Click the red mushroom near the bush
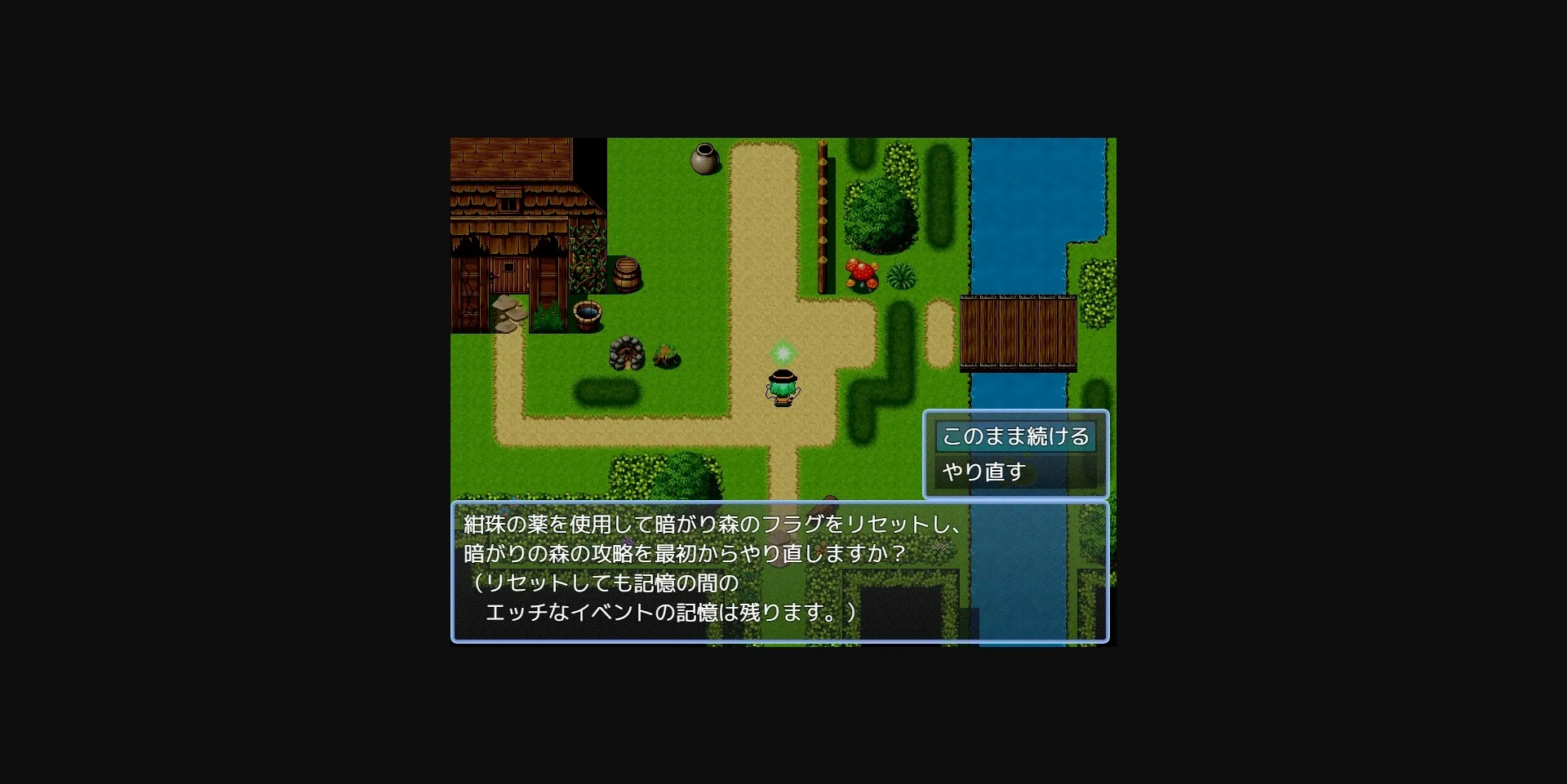Image resolution: width=1567 pixels, height=784 pixels. pos(860,272)
